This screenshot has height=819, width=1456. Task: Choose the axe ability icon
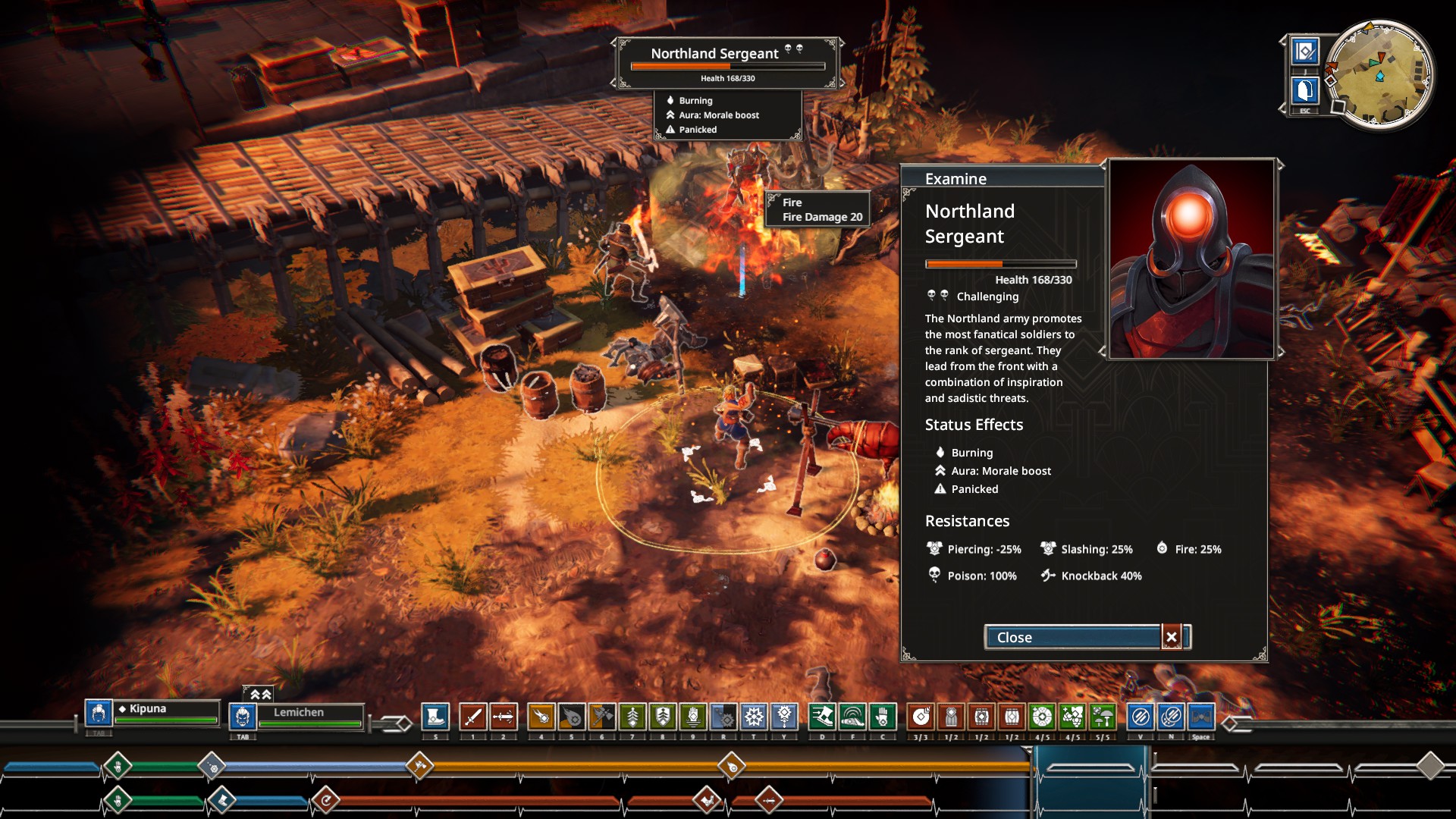602,716
